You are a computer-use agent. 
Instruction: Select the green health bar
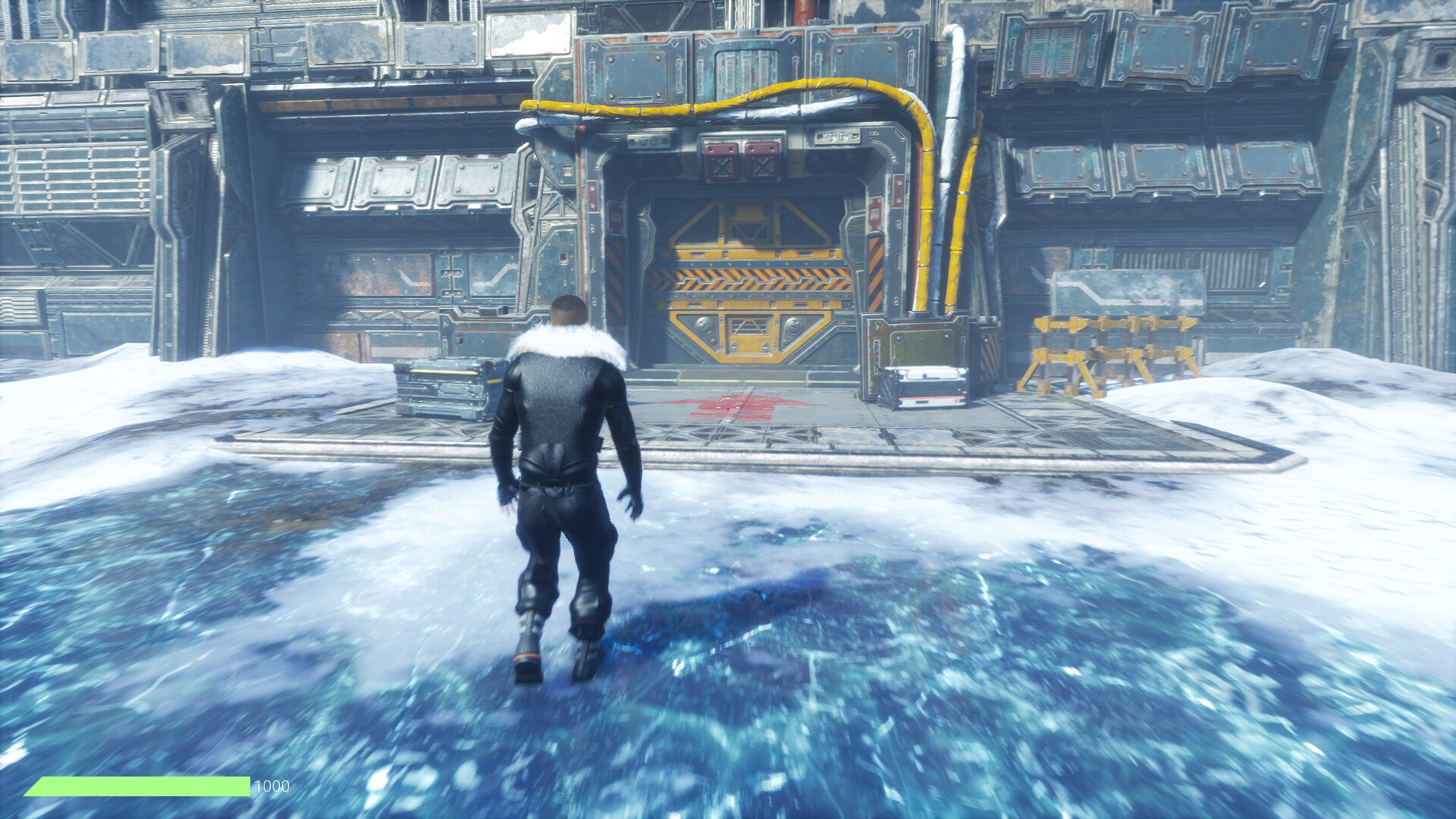tap(136, 786)
